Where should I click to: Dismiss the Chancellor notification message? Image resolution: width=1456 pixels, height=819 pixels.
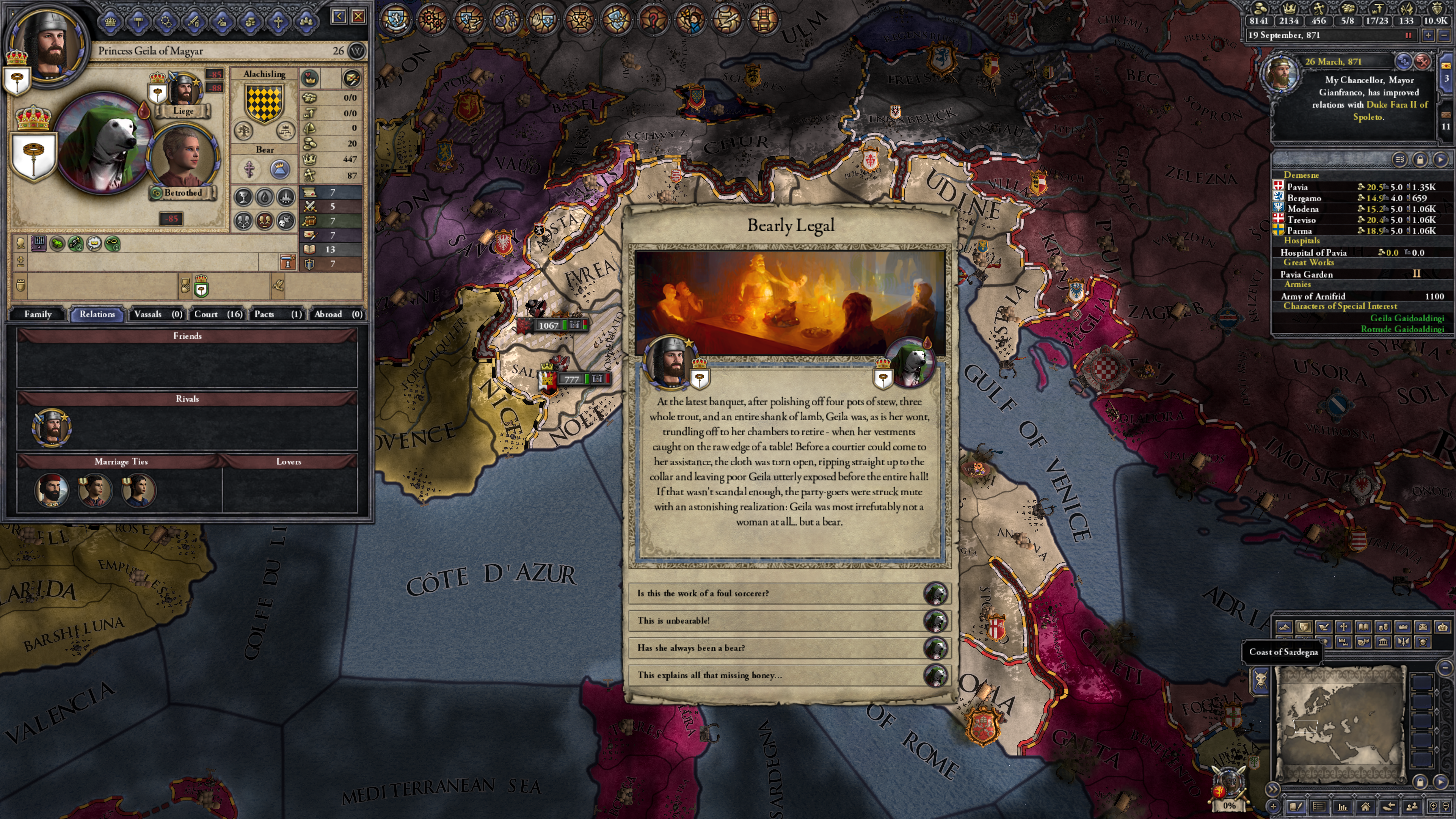coord(1423,61)
